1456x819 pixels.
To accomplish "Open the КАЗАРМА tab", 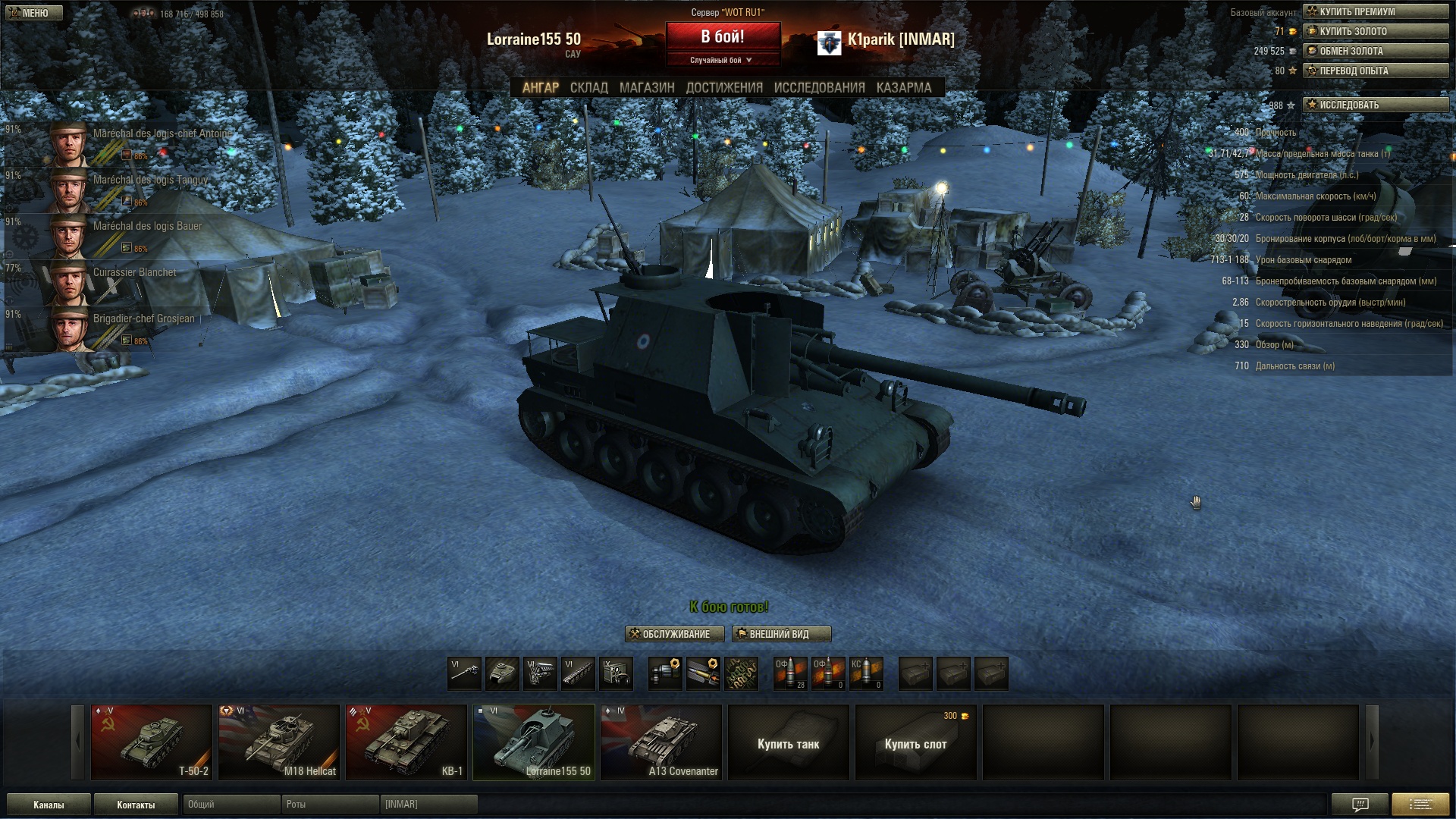I will click(x=903, y=88).
